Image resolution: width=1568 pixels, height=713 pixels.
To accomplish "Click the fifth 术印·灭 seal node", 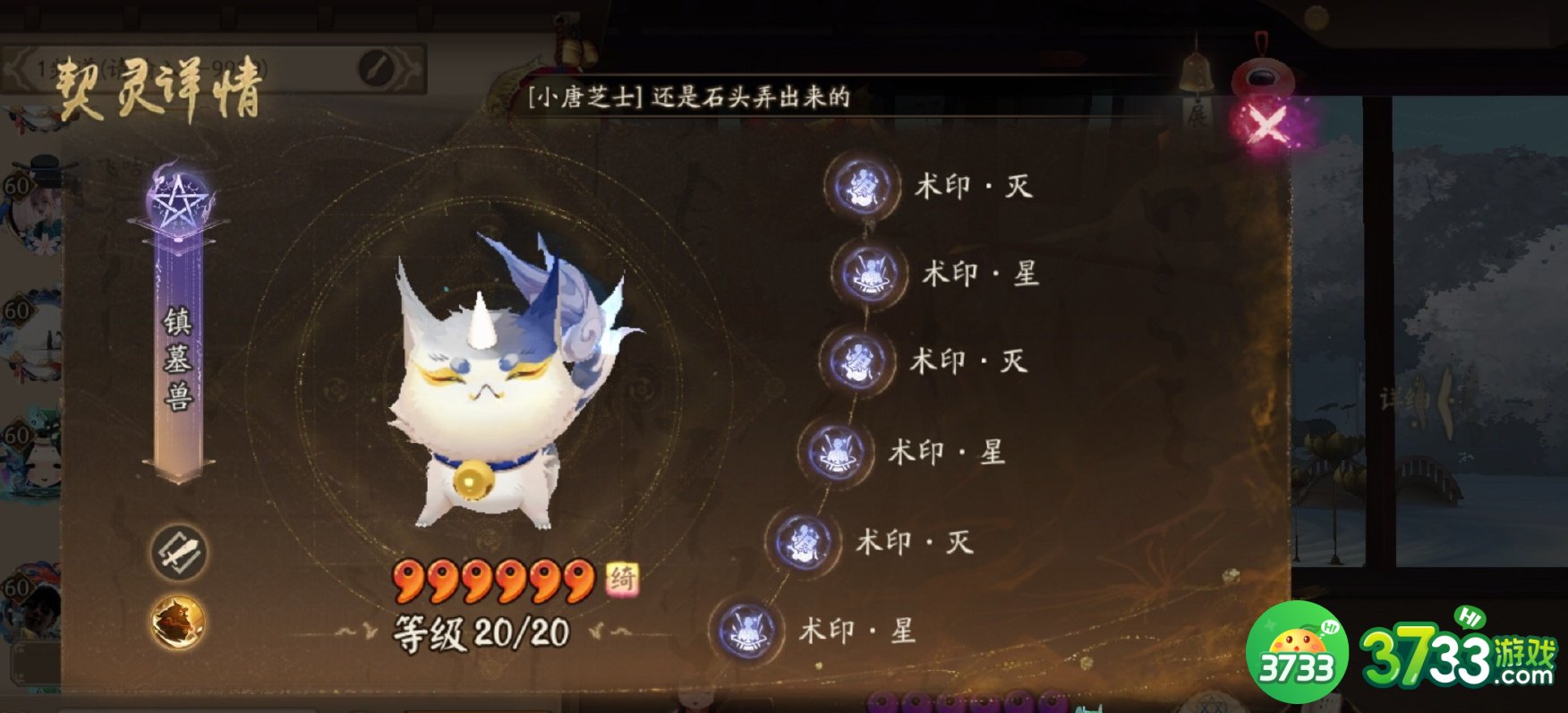I will tap(801, 540).
